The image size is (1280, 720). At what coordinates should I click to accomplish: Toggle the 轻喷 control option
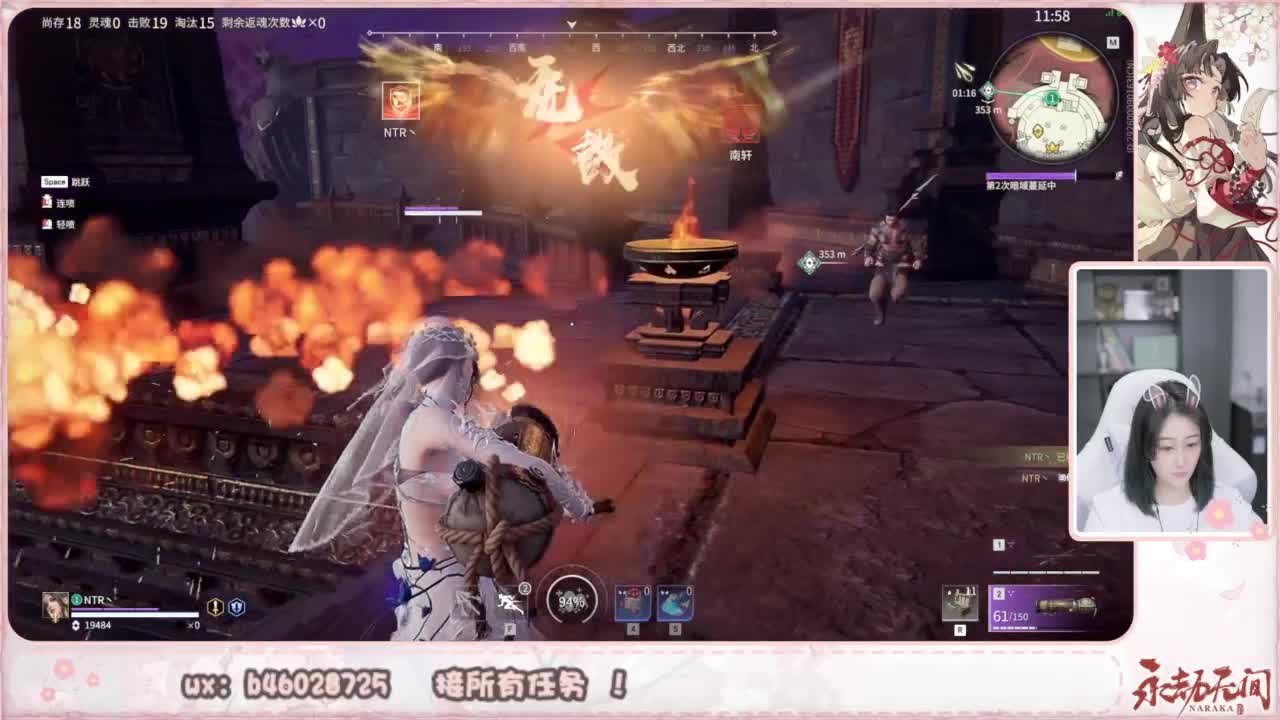(x=63, y=223)
